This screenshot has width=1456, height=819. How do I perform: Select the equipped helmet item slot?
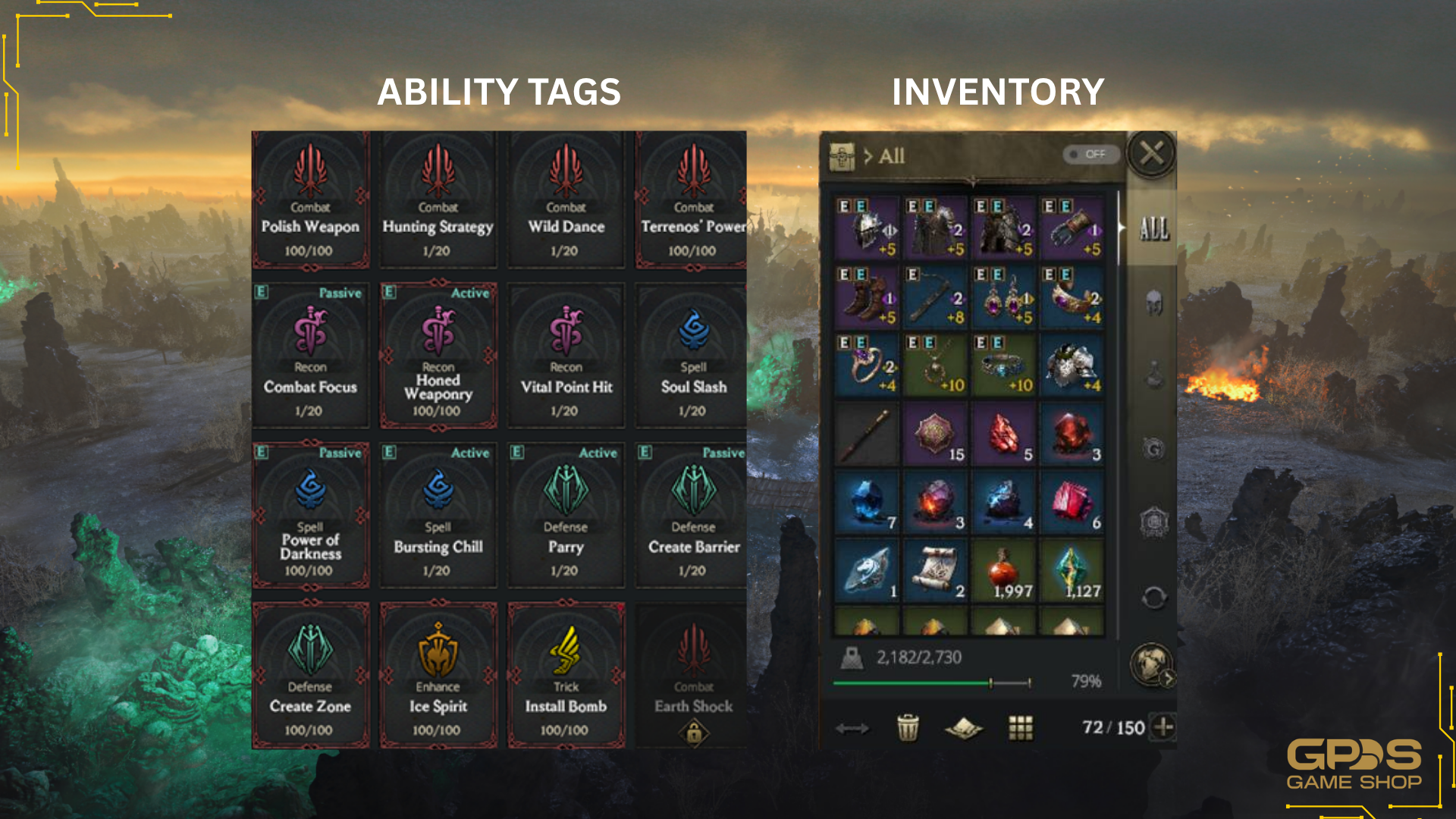point(868,228)
